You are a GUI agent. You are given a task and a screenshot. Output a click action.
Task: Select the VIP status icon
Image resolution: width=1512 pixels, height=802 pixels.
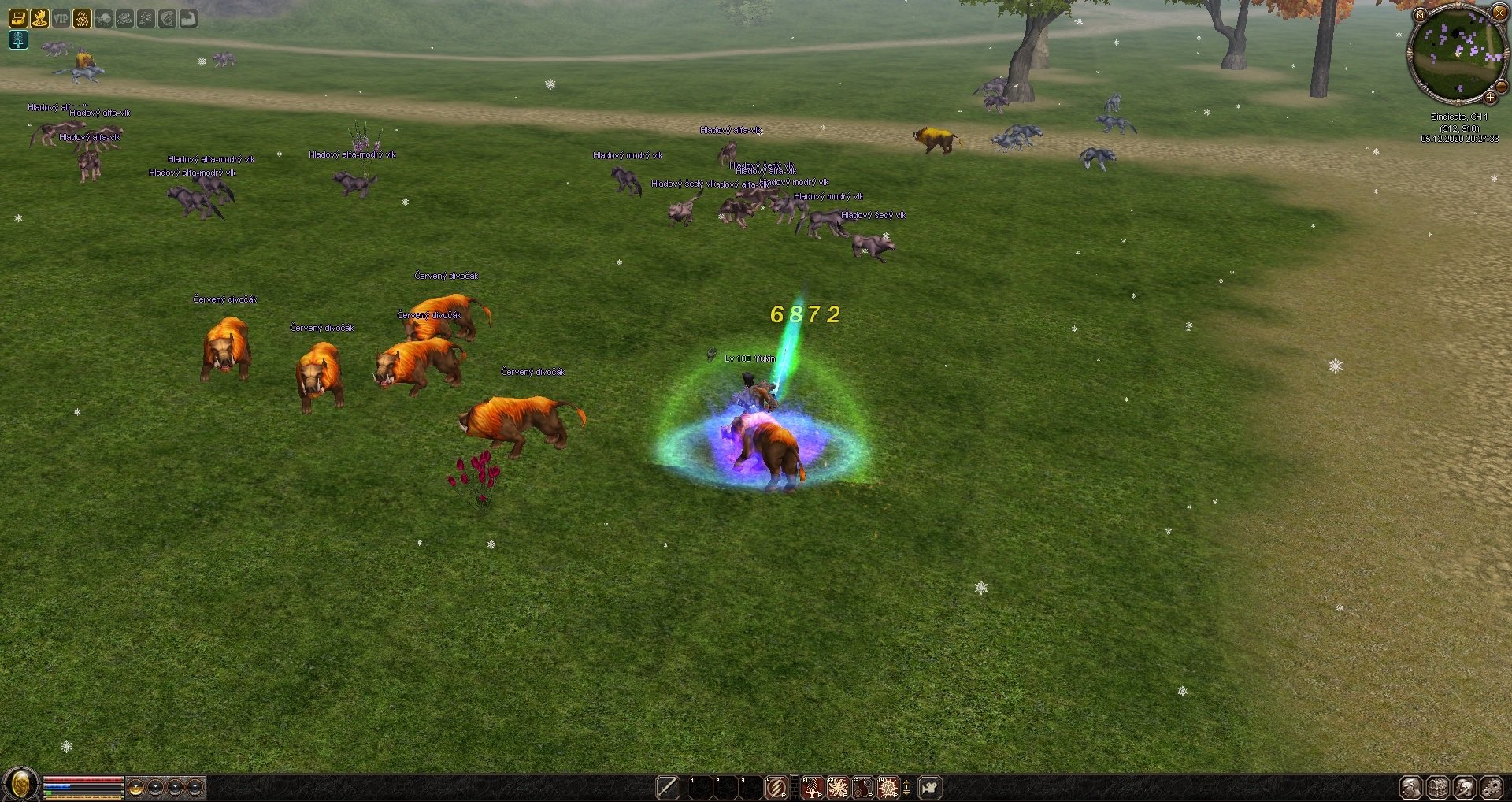(61, 18)
